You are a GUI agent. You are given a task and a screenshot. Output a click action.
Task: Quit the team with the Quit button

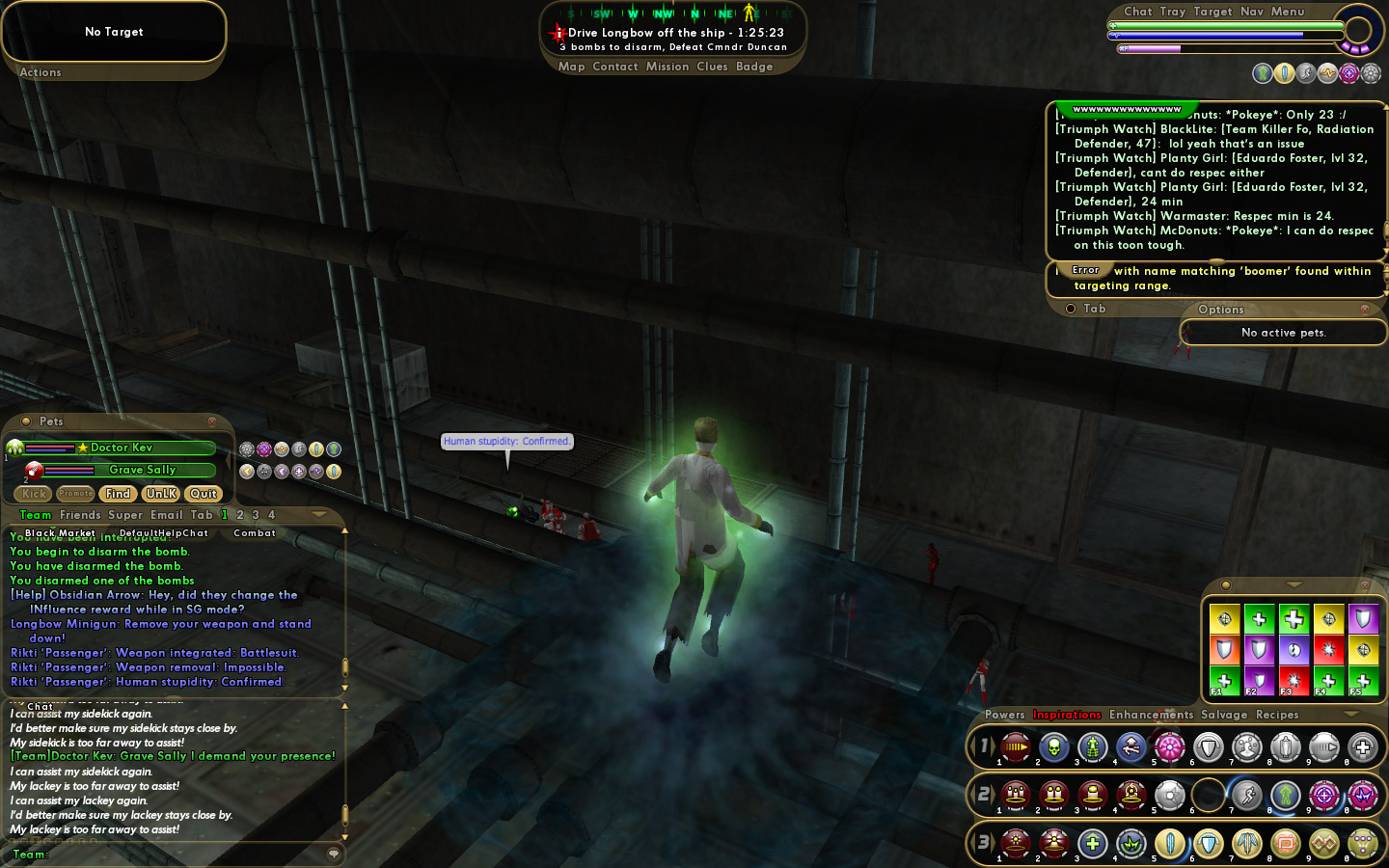[204, 494]
